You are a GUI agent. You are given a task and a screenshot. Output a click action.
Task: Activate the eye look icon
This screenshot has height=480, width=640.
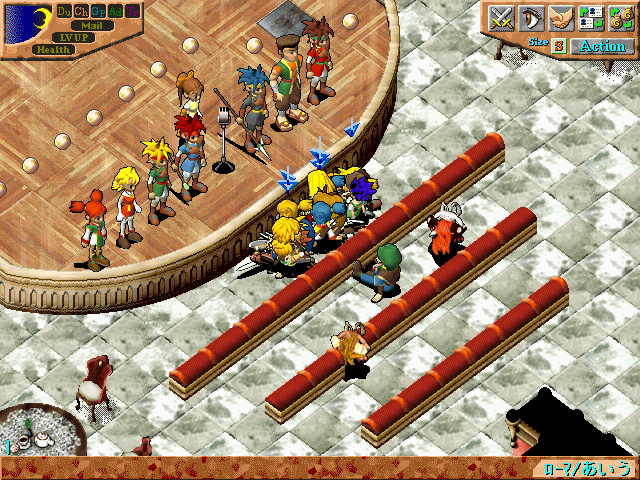tap(532, 18)
